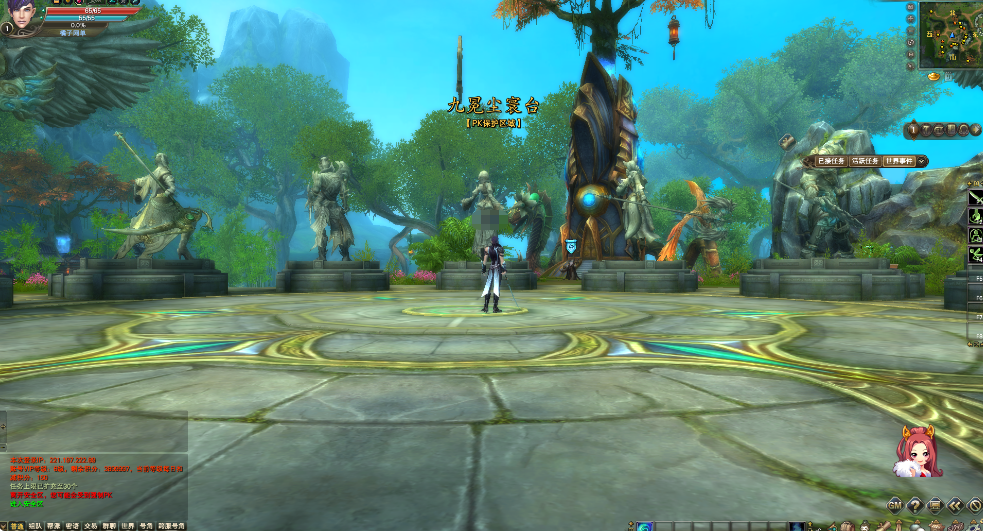Switch to the 可接任务 quest tab
The height and width of the screenshot is (531, 983).
[x=865, y=161]
